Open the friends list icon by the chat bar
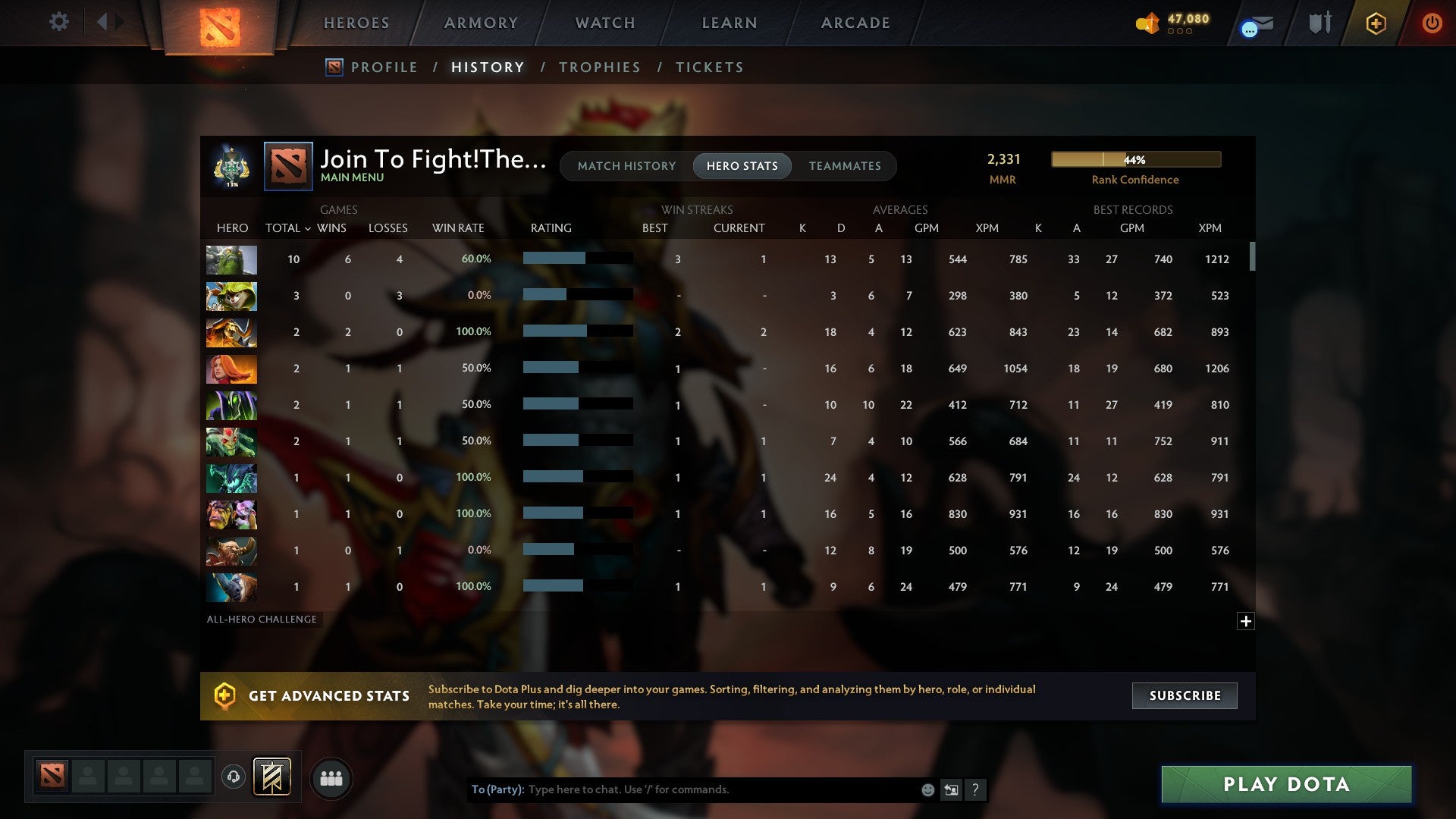Viewport: 1456px width, 819px height. point(331,777)
